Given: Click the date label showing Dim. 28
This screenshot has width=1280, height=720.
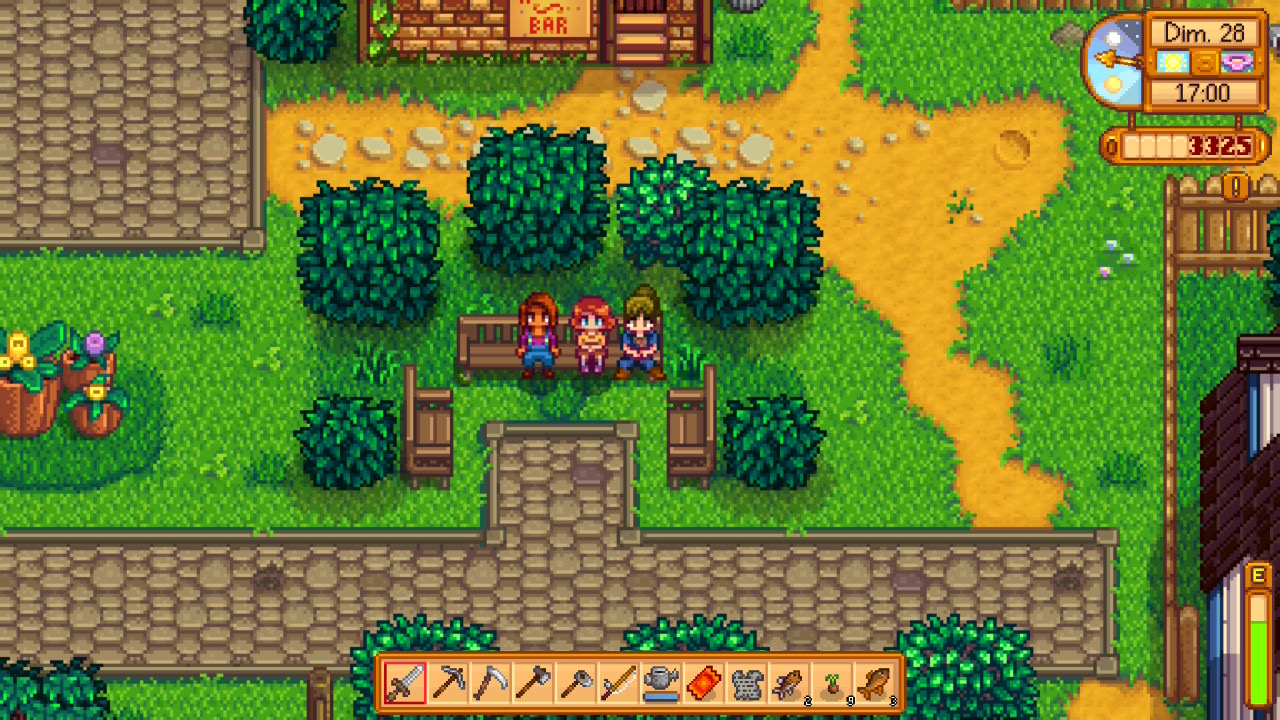Looking at the screenshot, I should 1203,33.
